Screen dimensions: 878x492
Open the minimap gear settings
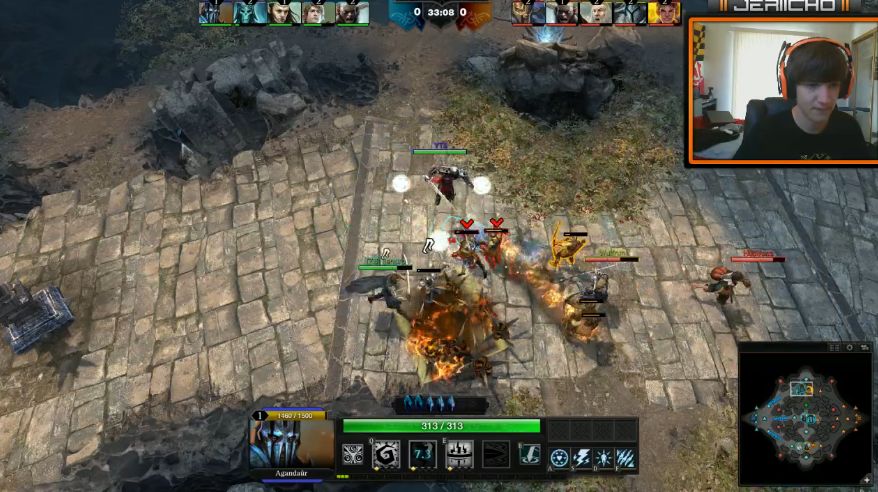pyautogui.click(x=851, y=347)
